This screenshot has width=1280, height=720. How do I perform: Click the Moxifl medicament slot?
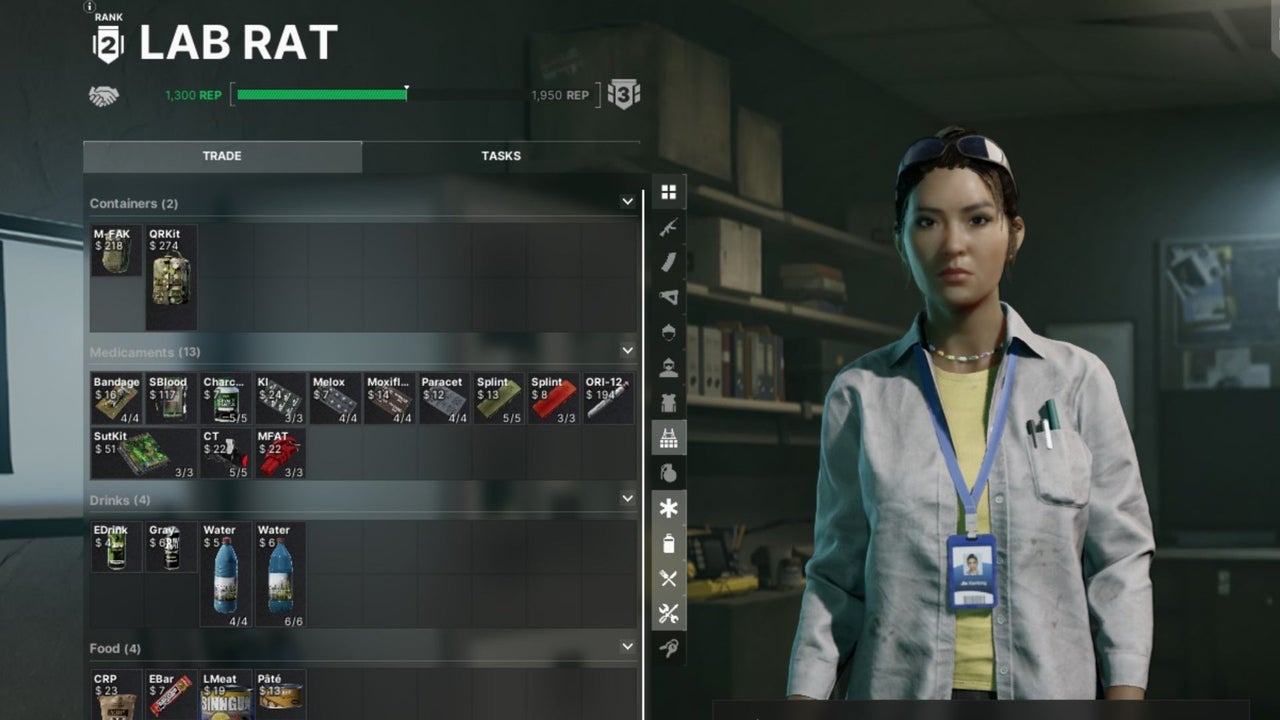(389, 398)
